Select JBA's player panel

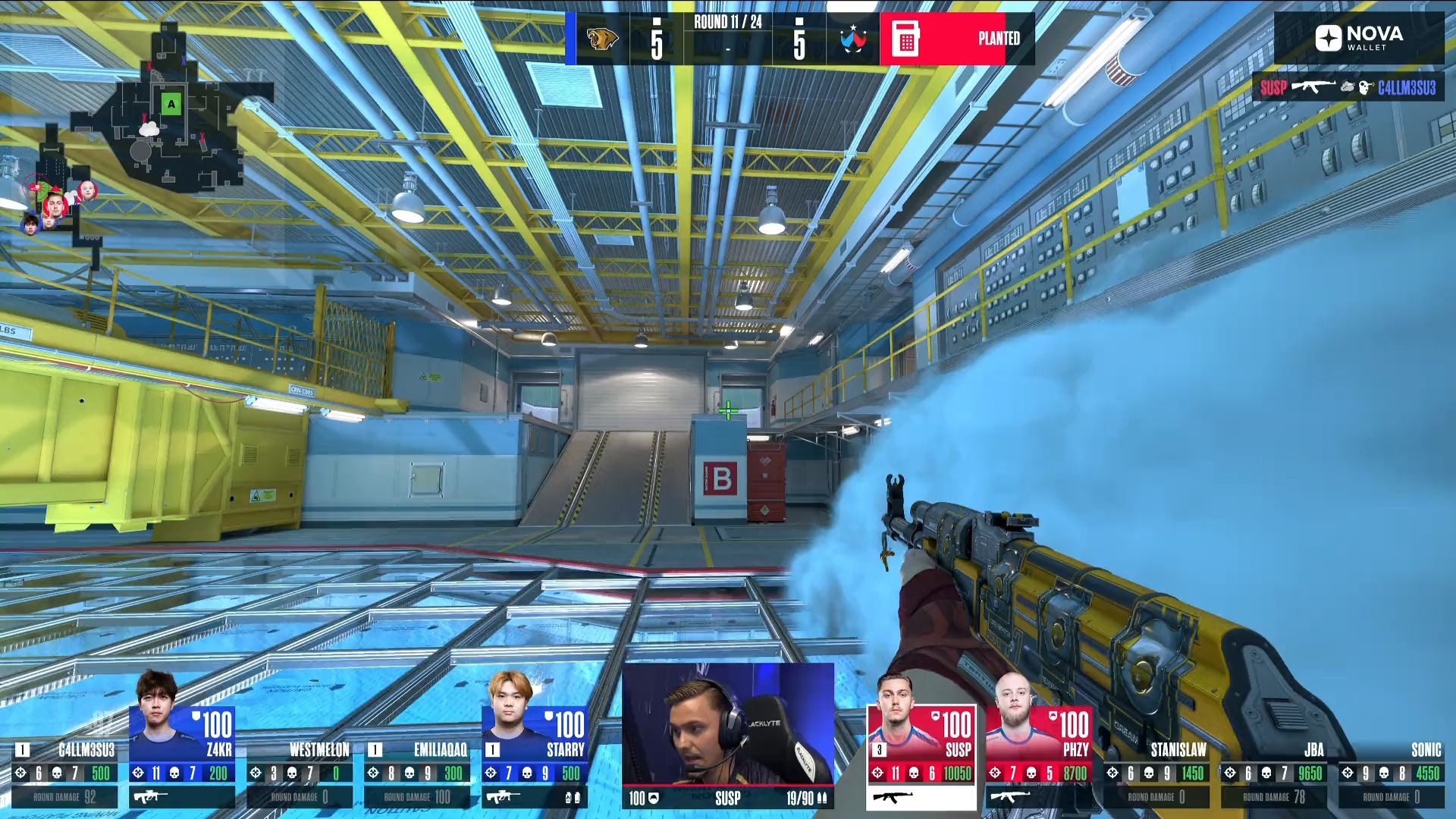point(1274,773)
